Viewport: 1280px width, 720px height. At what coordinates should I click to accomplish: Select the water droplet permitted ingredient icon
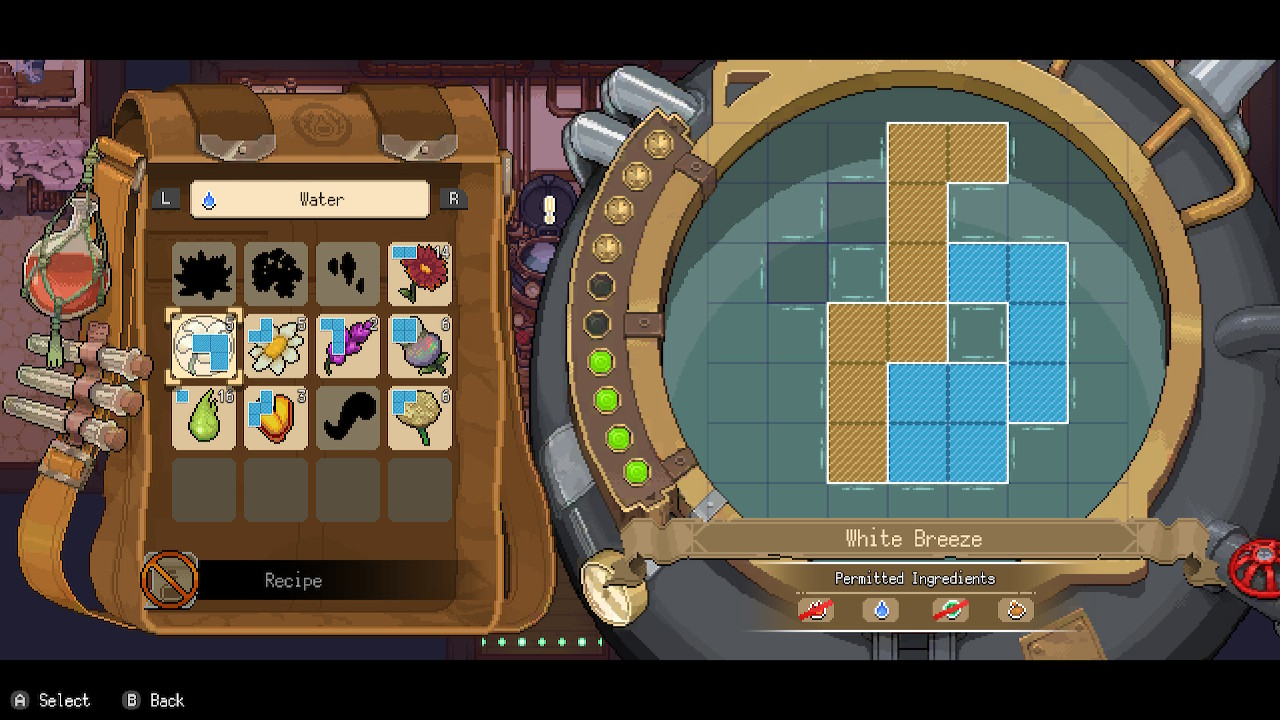click(x=881, y=609)
